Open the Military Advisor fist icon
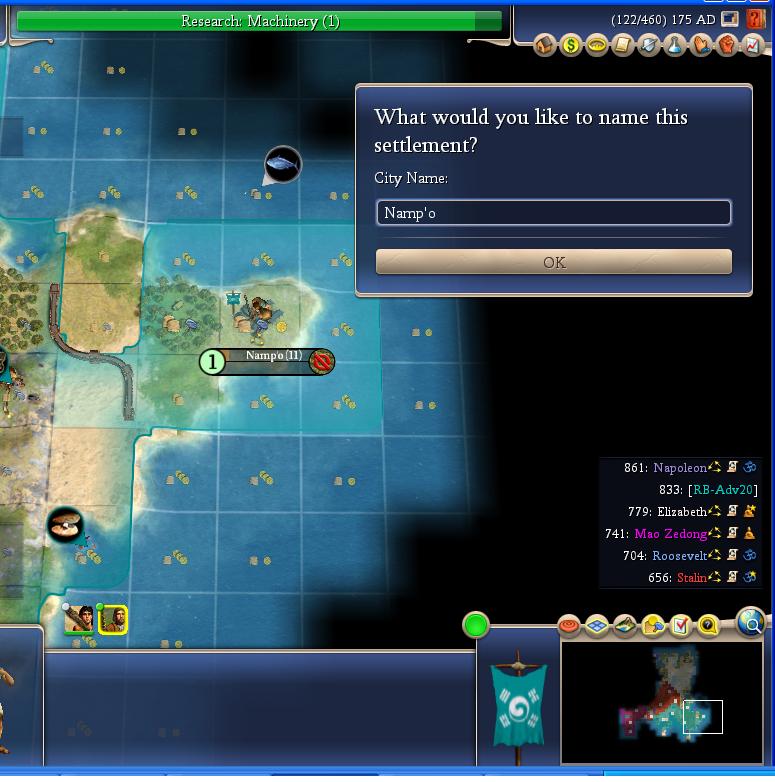 coord(727,45)
